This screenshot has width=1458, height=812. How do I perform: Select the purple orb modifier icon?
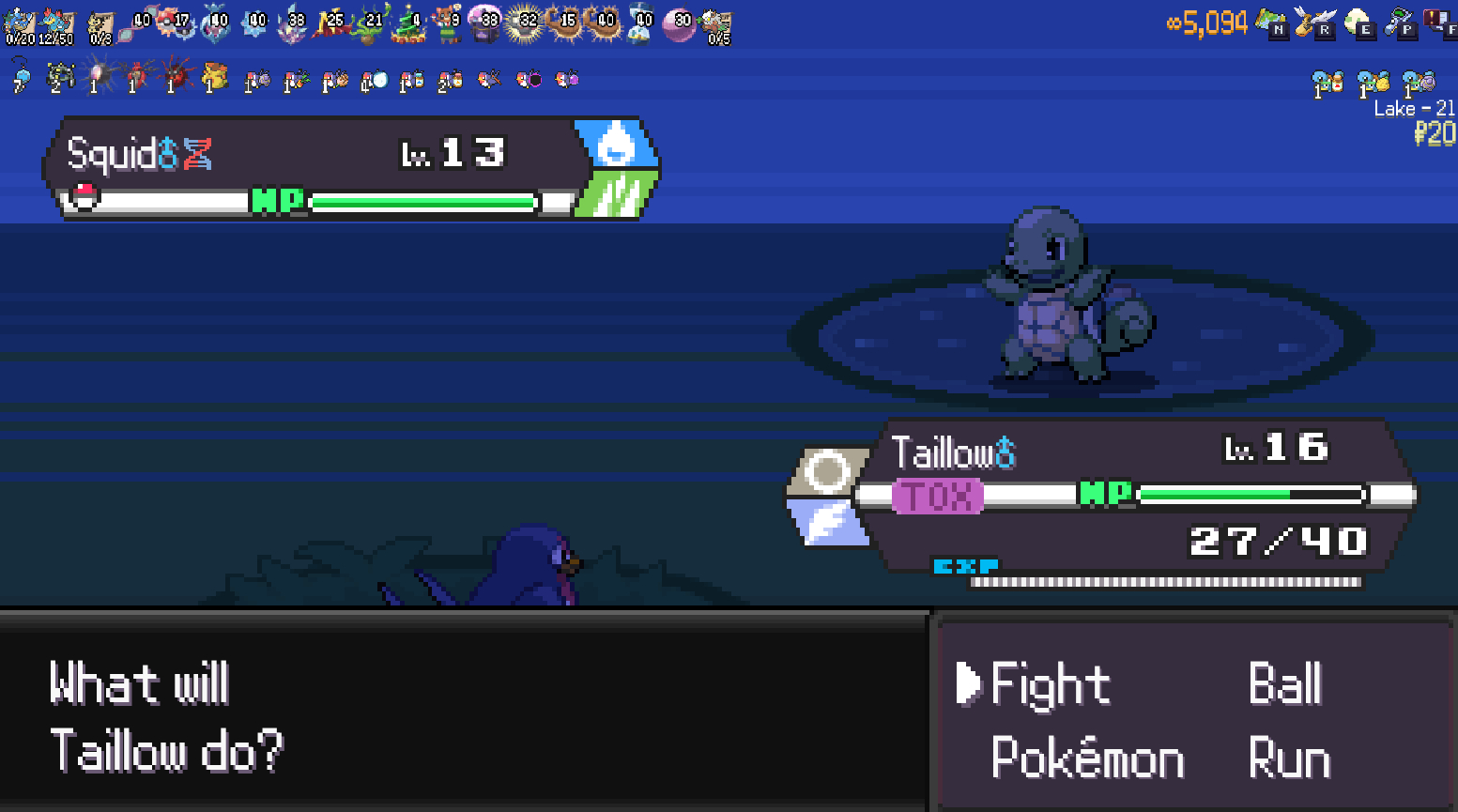pos(678,25)
